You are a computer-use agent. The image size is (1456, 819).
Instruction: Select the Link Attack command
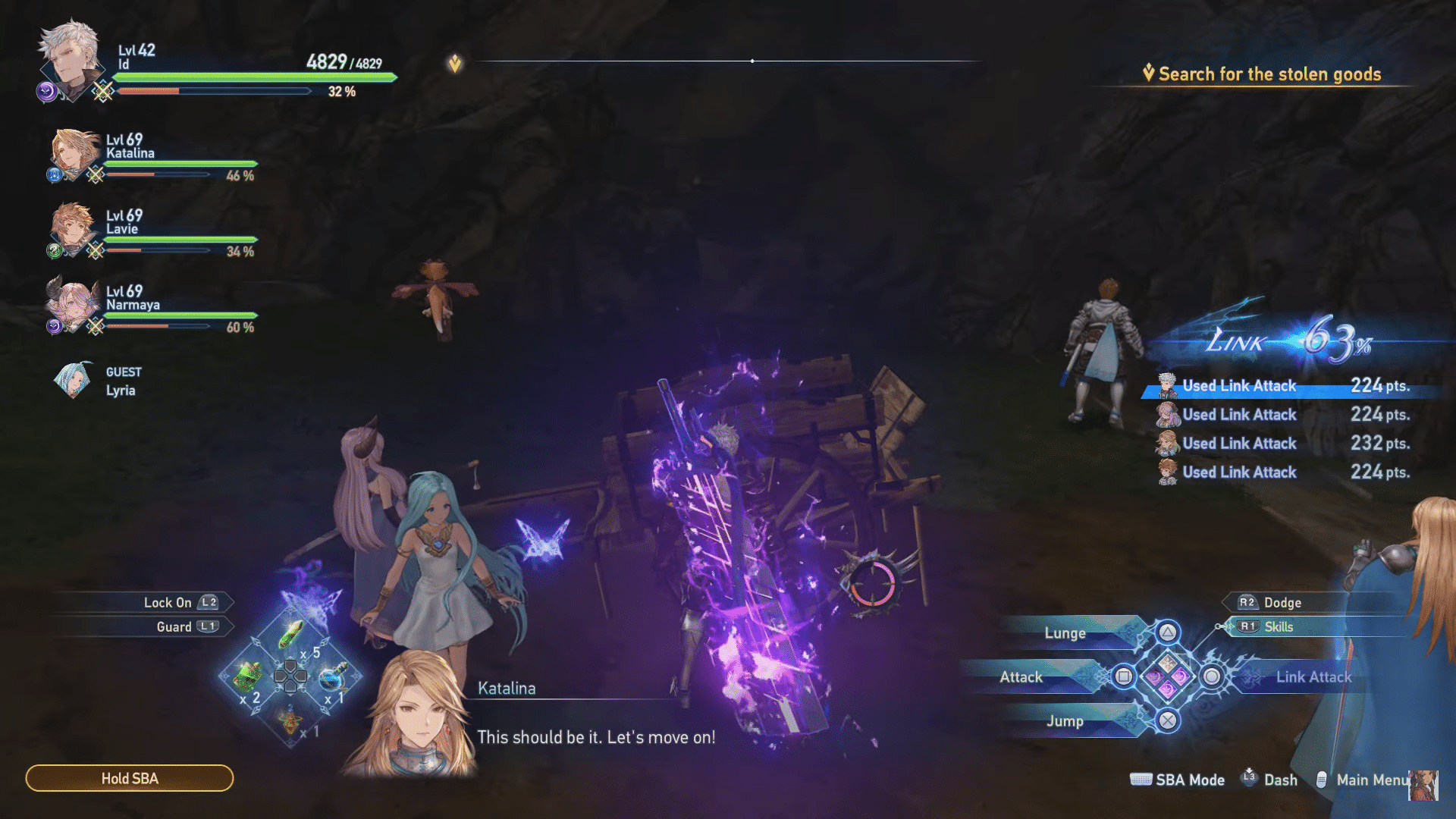[1313, 676]
